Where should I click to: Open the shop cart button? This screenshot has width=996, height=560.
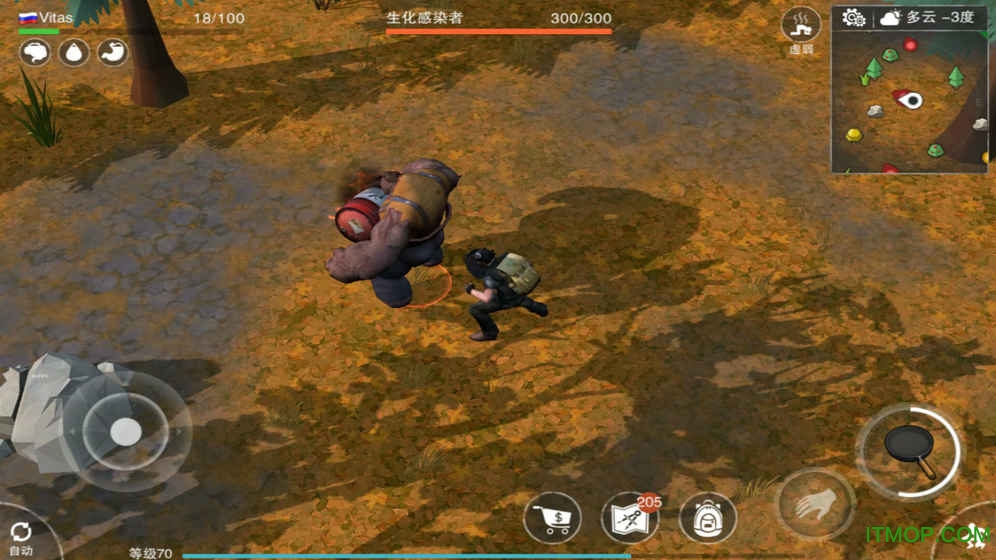[552, 518]
